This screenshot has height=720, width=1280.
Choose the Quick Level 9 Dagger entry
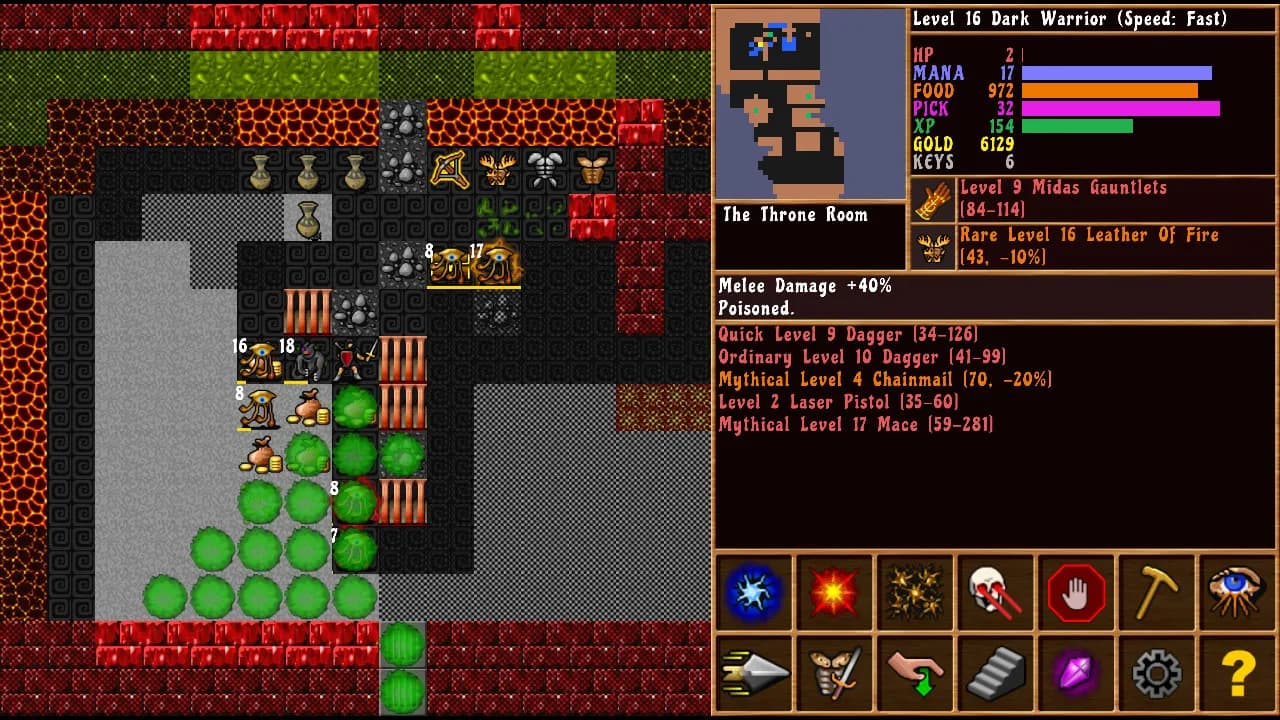(x=848, y=335)
